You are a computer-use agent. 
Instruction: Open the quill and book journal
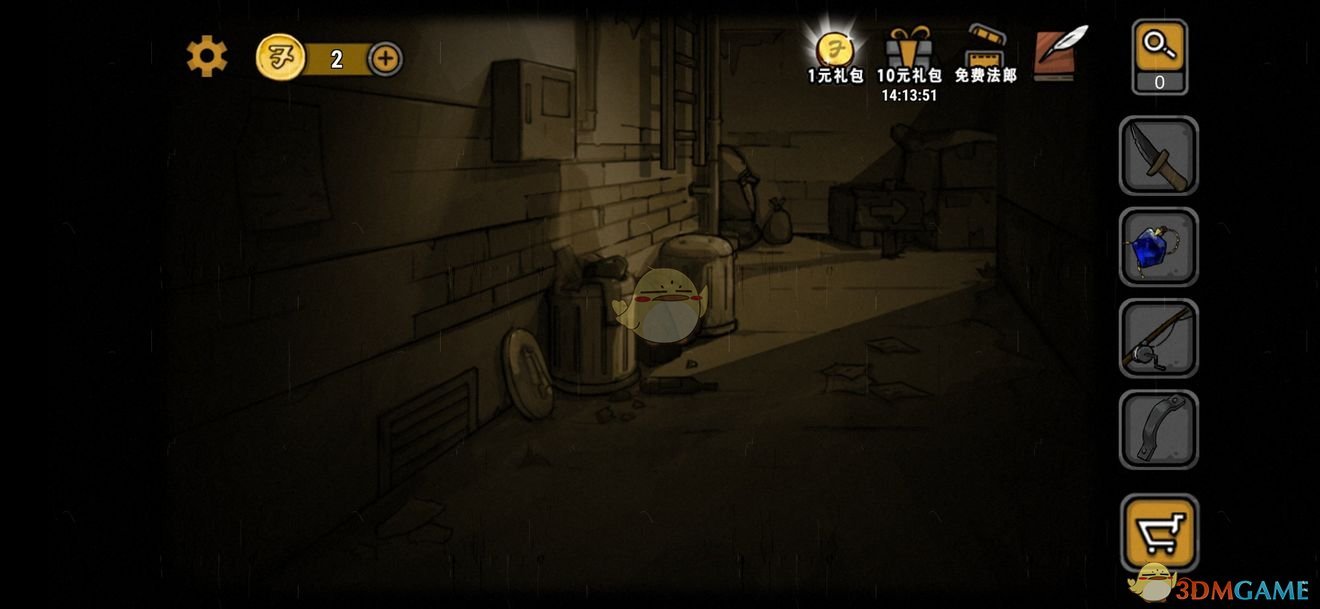pyautogui.click(x=1060, y=54)
